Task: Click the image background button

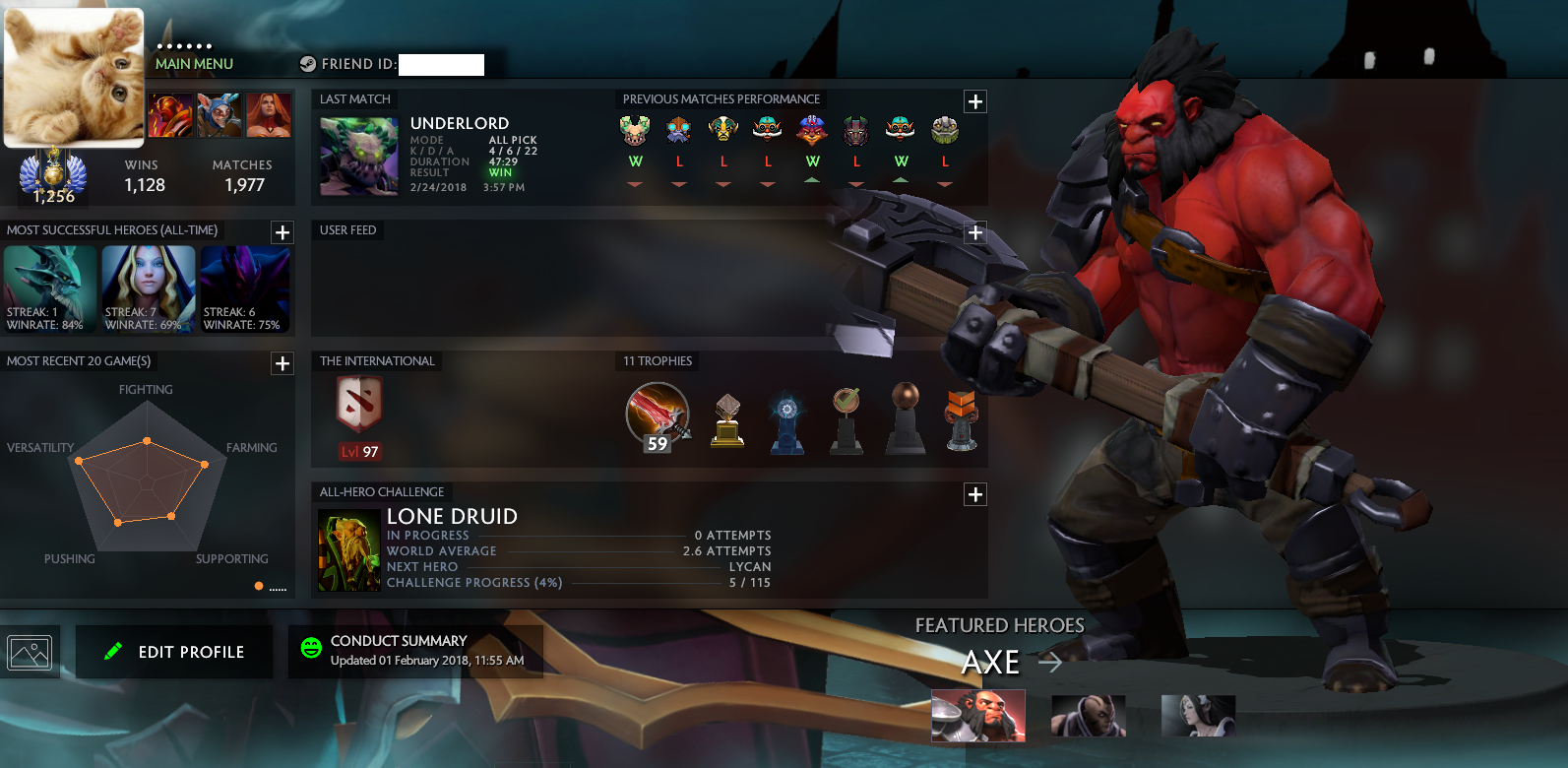Action: (x=30, y=652)
